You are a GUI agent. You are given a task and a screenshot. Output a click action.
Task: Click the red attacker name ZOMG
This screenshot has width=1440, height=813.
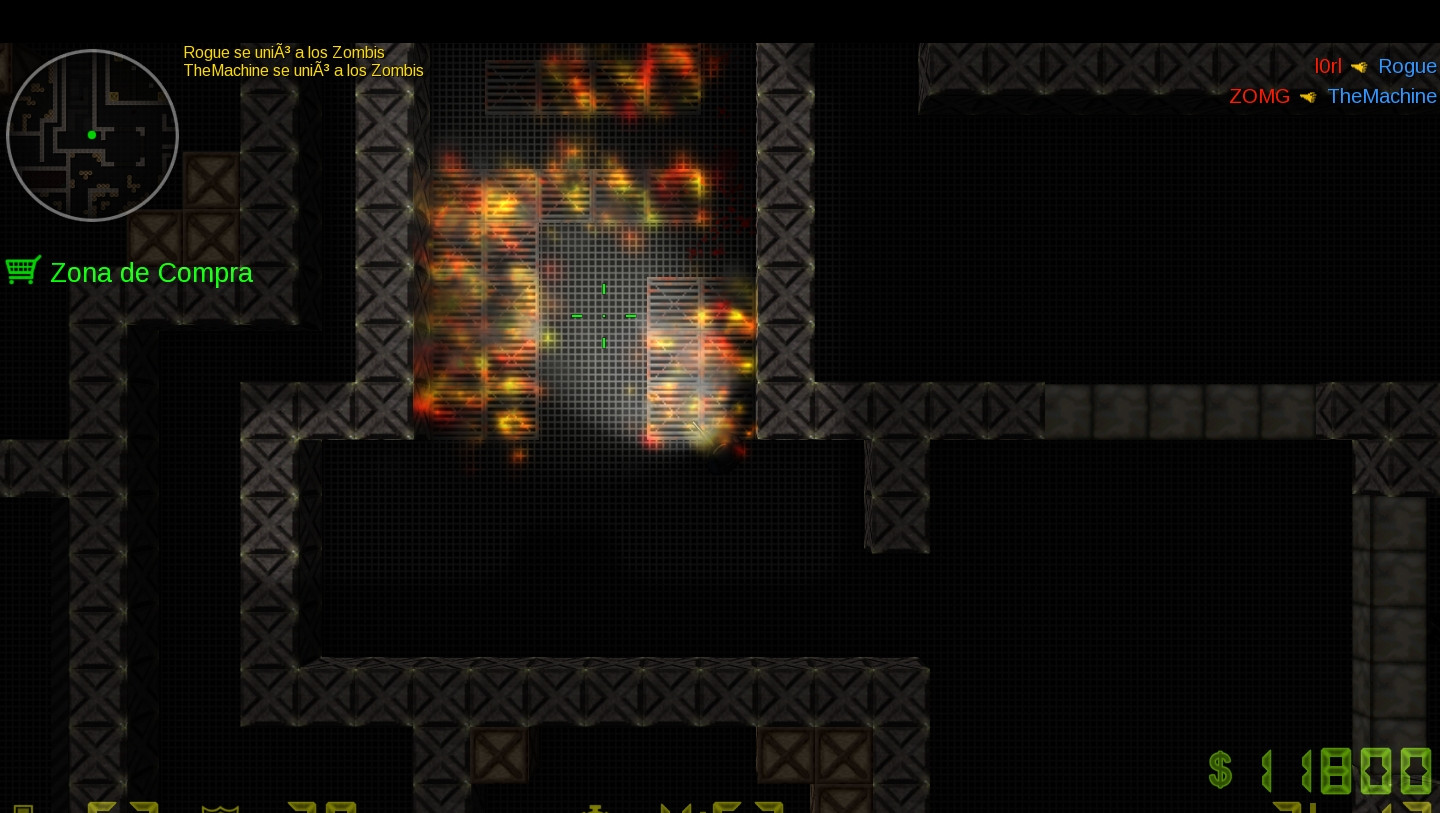coord(1259,96)
